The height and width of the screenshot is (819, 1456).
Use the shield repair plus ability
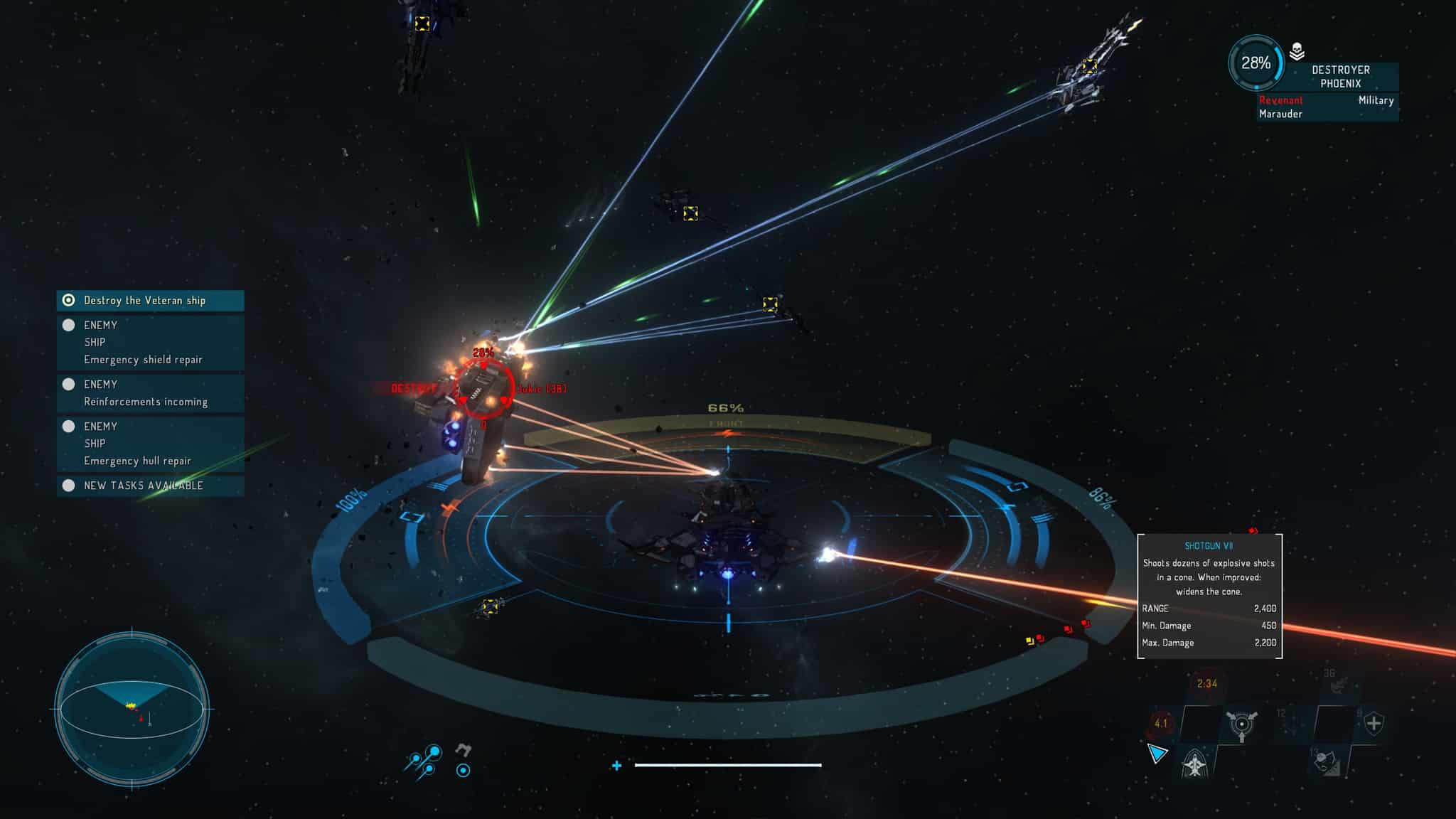(1374, 724)
